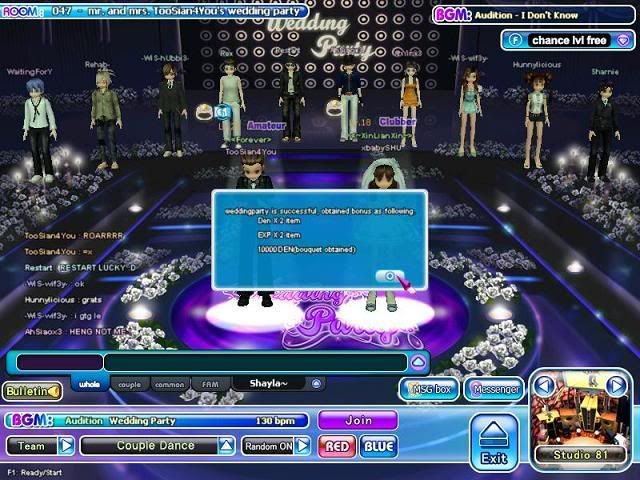The width and height of the screenshot is (640, 480).
Task: Open the Bulletin board
Action: click(31, 391)
